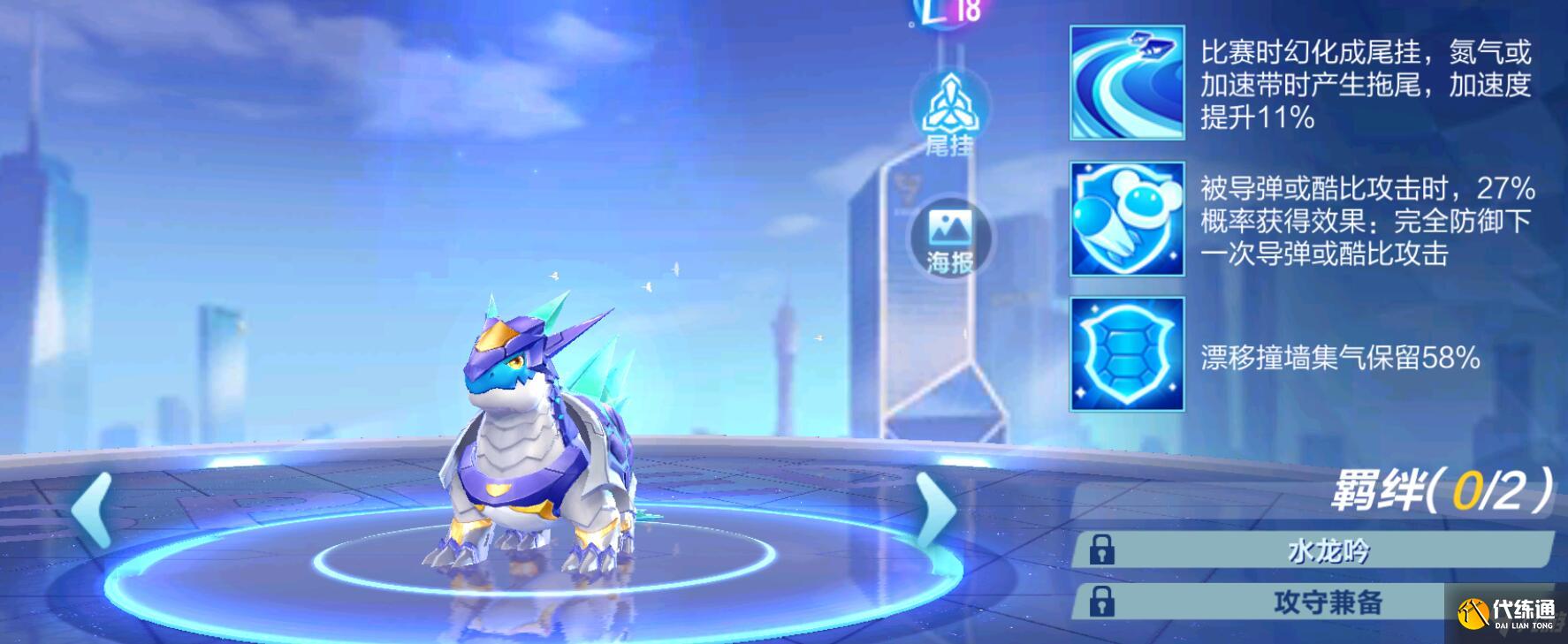Select the turtle shell drift skill icon
This screenshot has height=644, width=1568.
[x=1126, y=355]
